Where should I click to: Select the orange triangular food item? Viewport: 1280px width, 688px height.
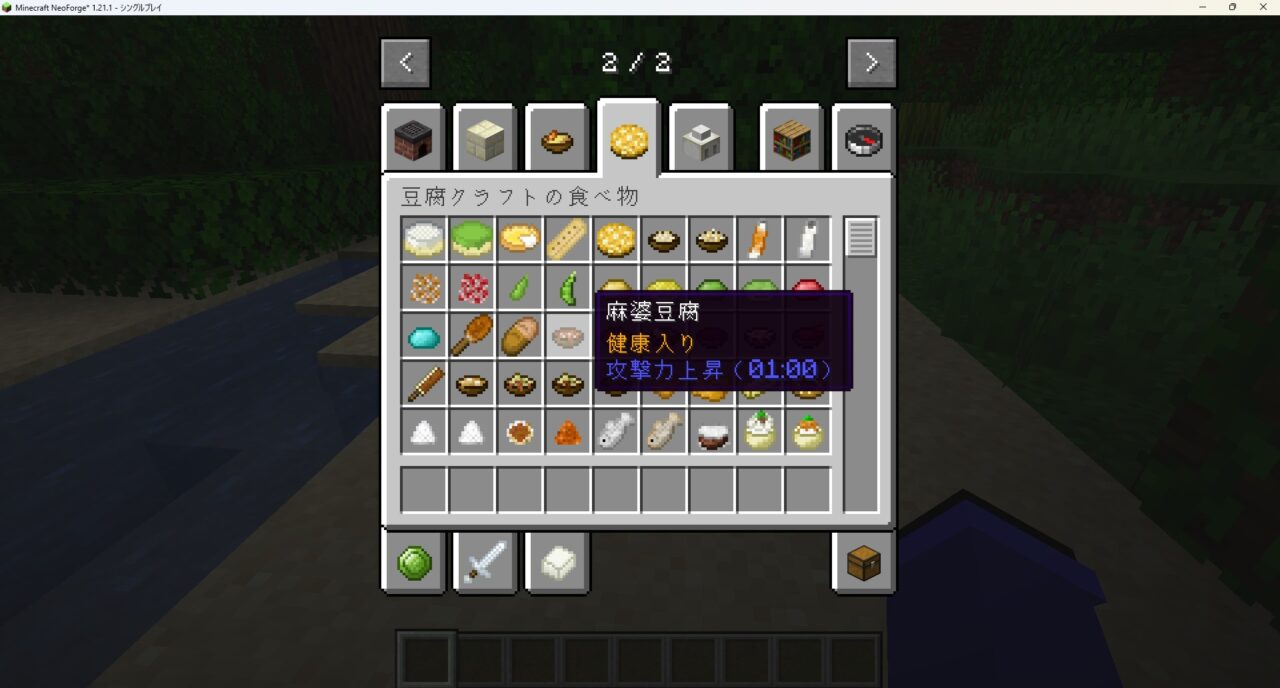tap(568, 433)
